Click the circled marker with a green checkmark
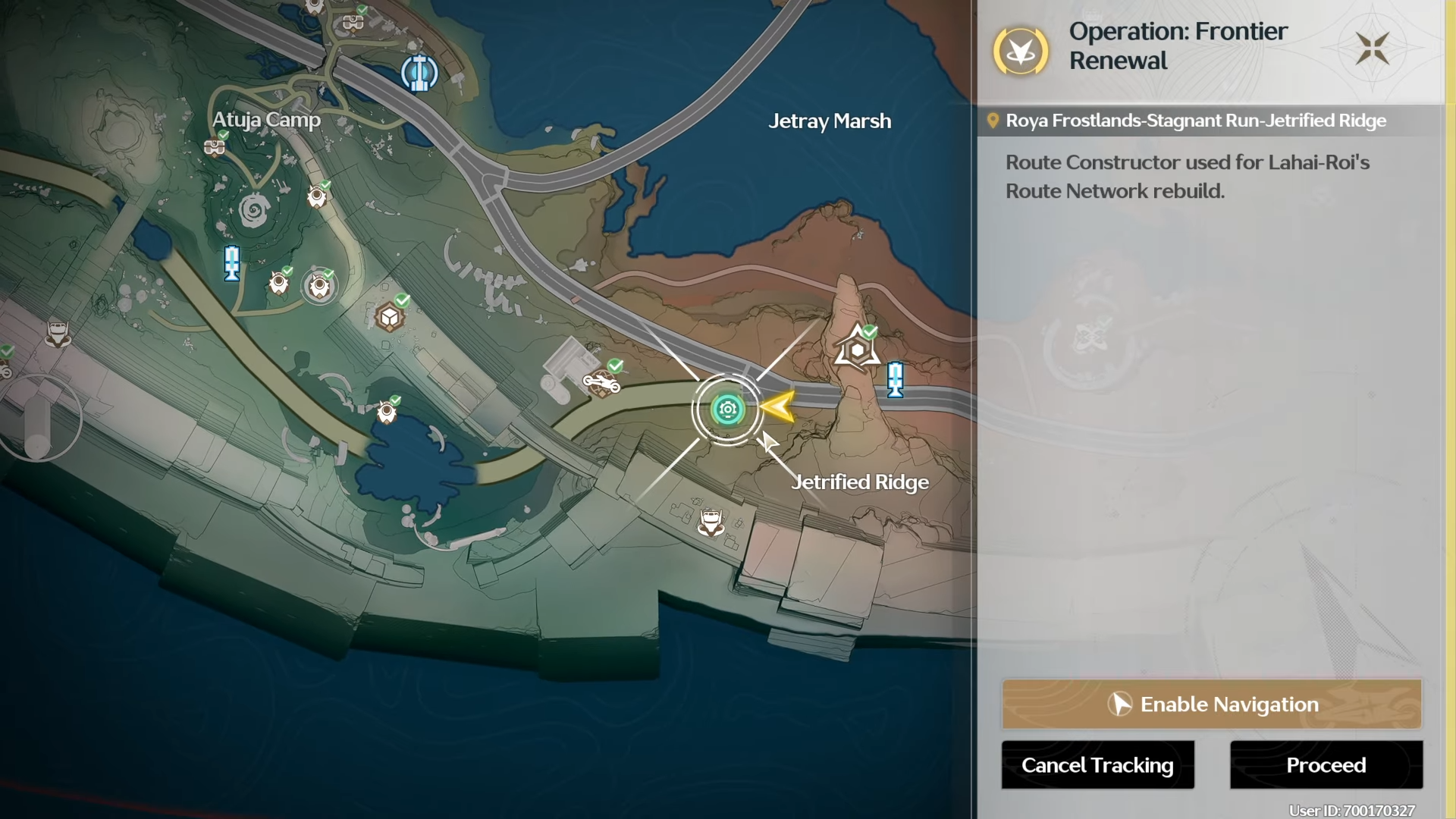This screenshot has height=819, width=1456. pyautogui.click(x=319, y=287)
